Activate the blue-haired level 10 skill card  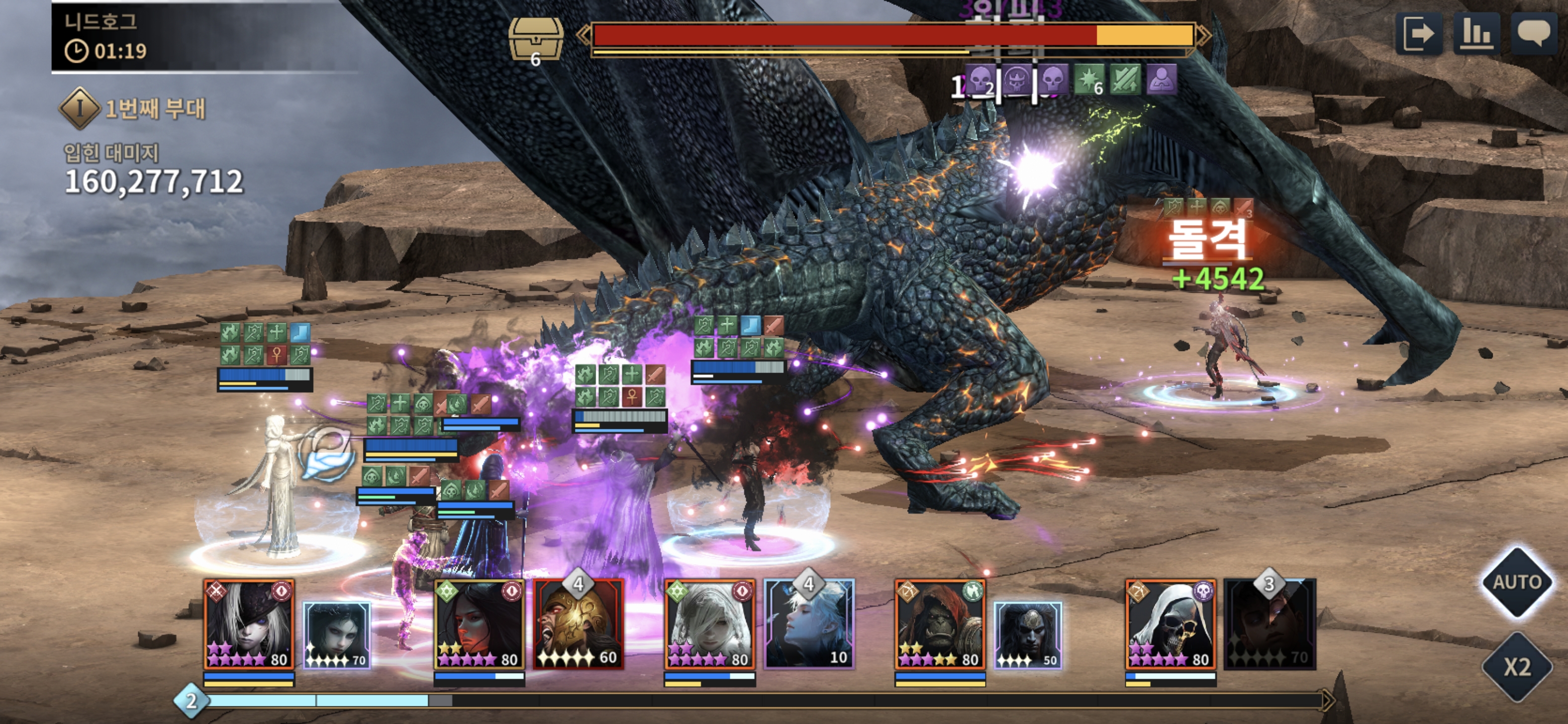click(x=809, y=625)
